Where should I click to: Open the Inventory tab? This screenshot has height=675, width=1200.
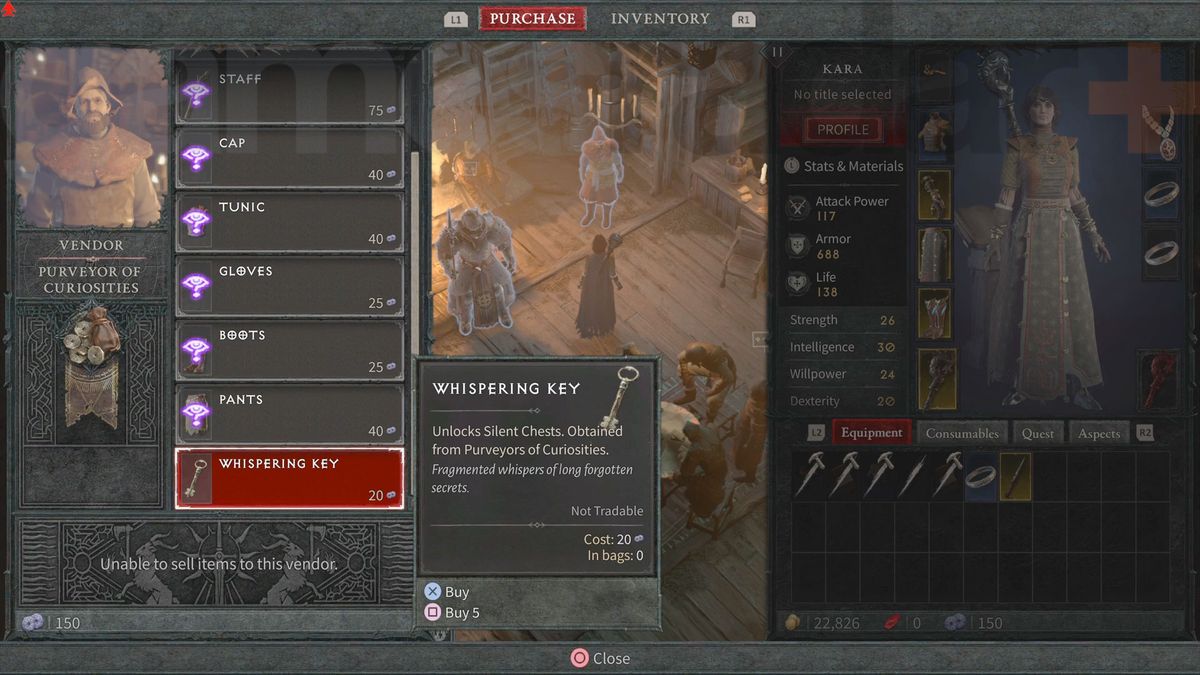tap(660, 18)
